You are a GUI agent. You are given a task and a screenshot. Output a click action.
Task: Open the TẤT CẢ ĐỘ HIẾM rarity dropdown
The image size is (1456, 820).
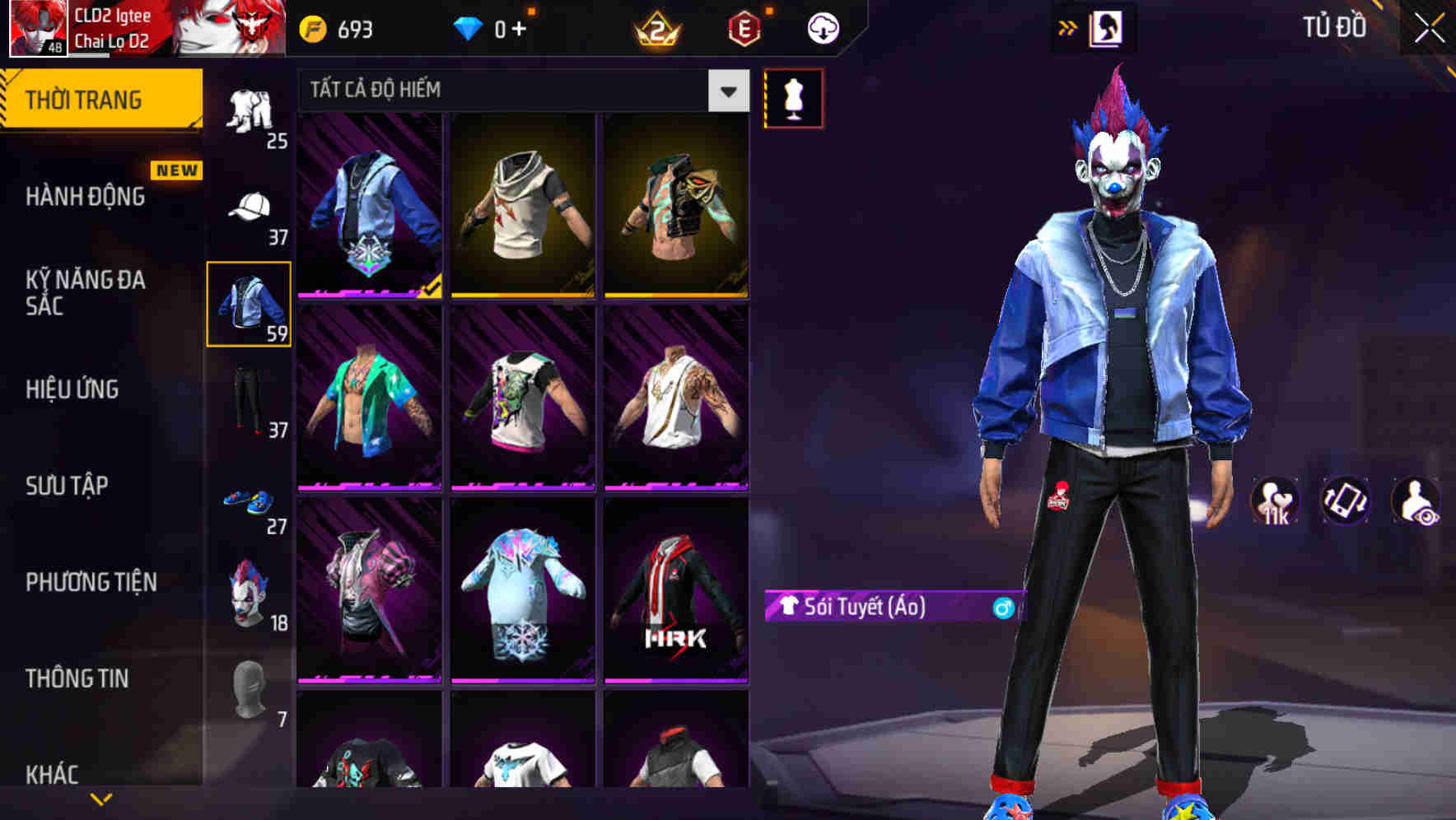(x=519, y=91)
